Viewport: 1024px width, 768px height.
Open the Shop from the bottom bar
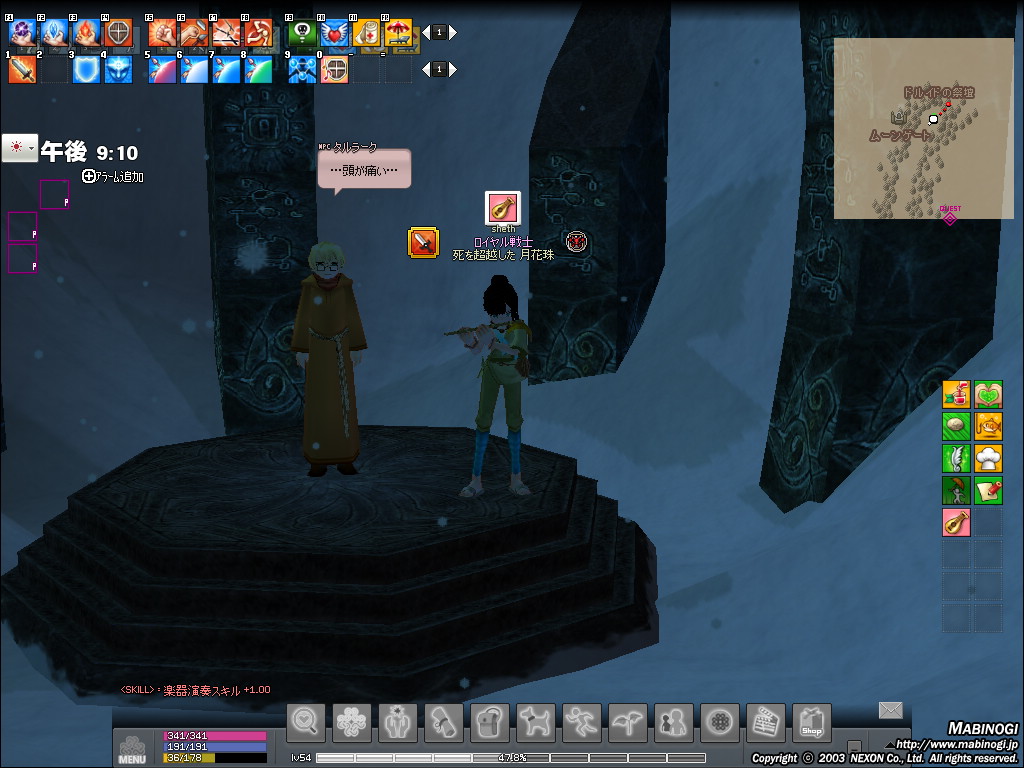tap(811, 722)
